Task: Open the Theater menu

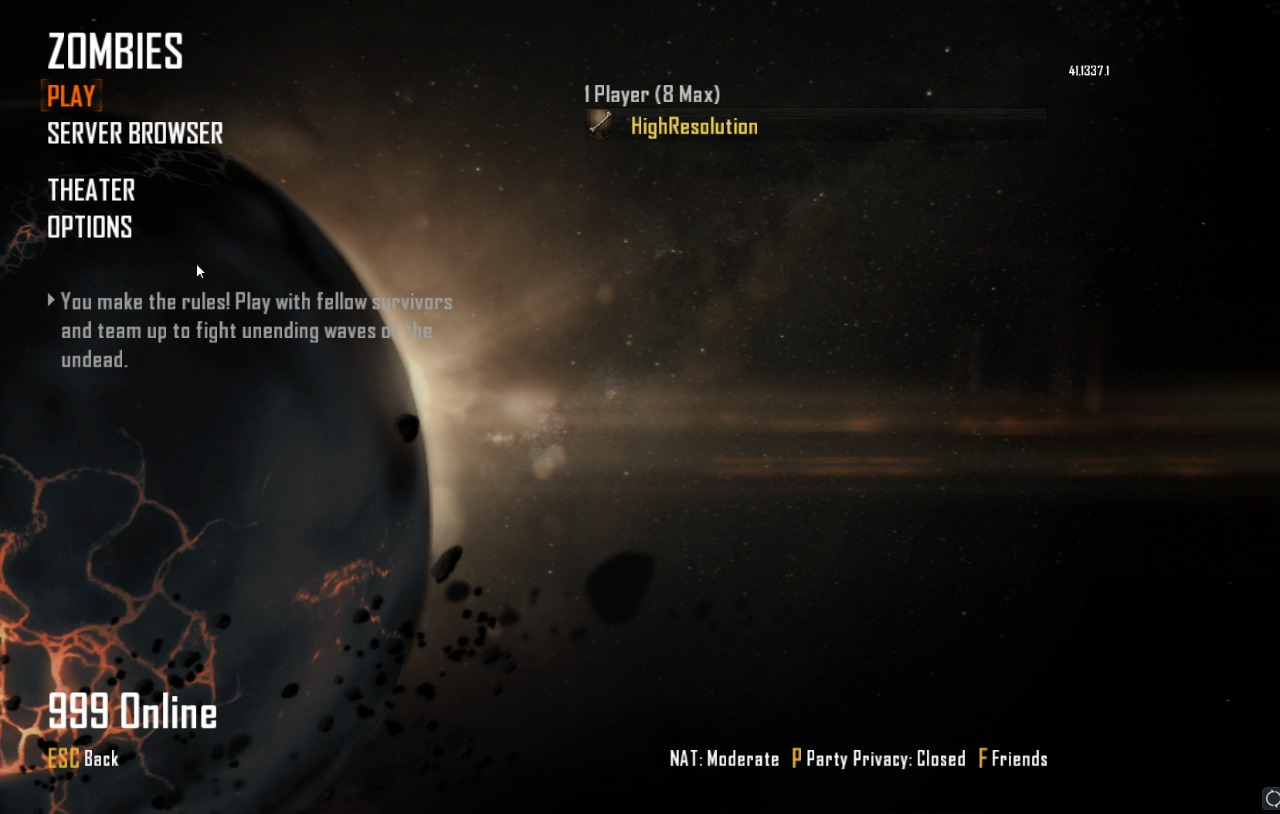Action: click(x=91, y=190)
